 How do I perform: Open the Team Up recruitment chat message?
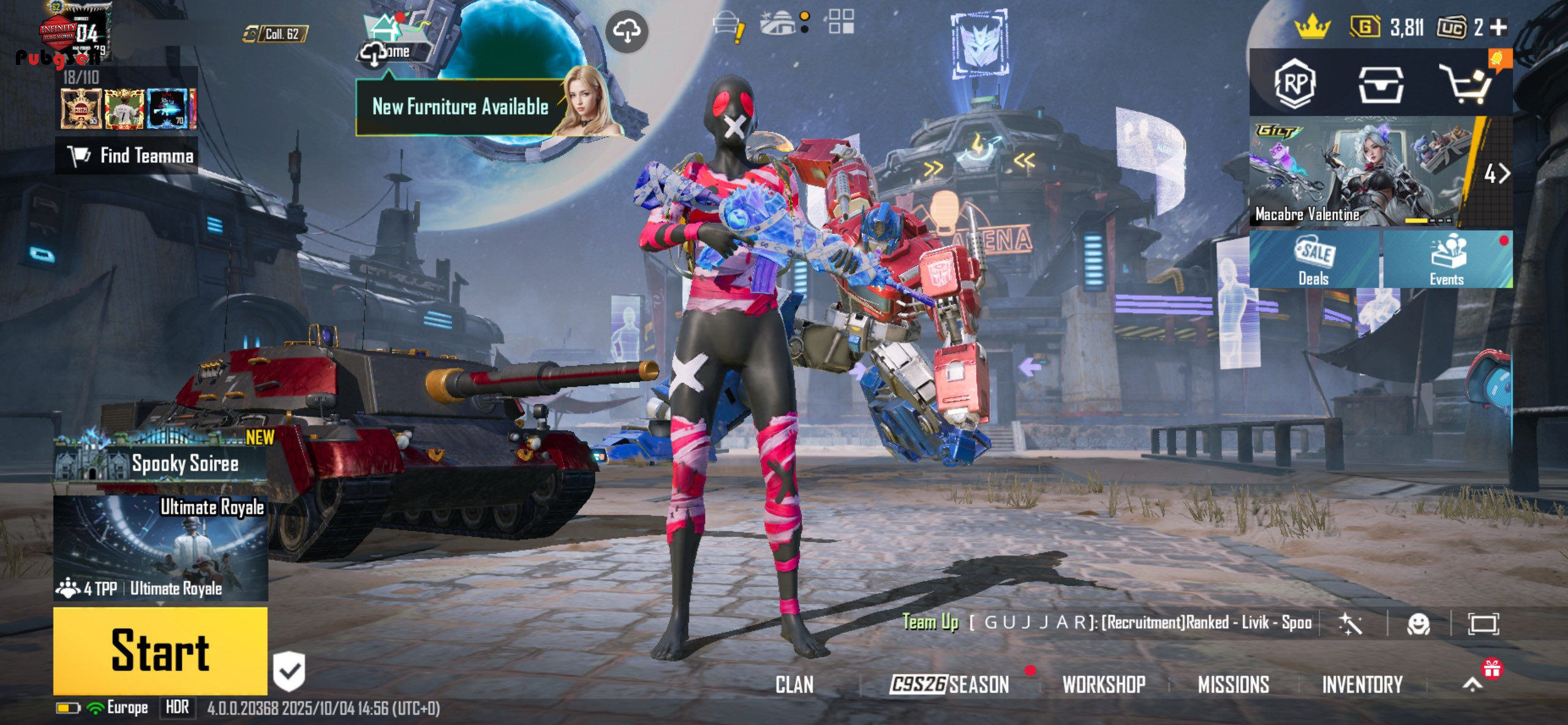(x=1107, y=623)
